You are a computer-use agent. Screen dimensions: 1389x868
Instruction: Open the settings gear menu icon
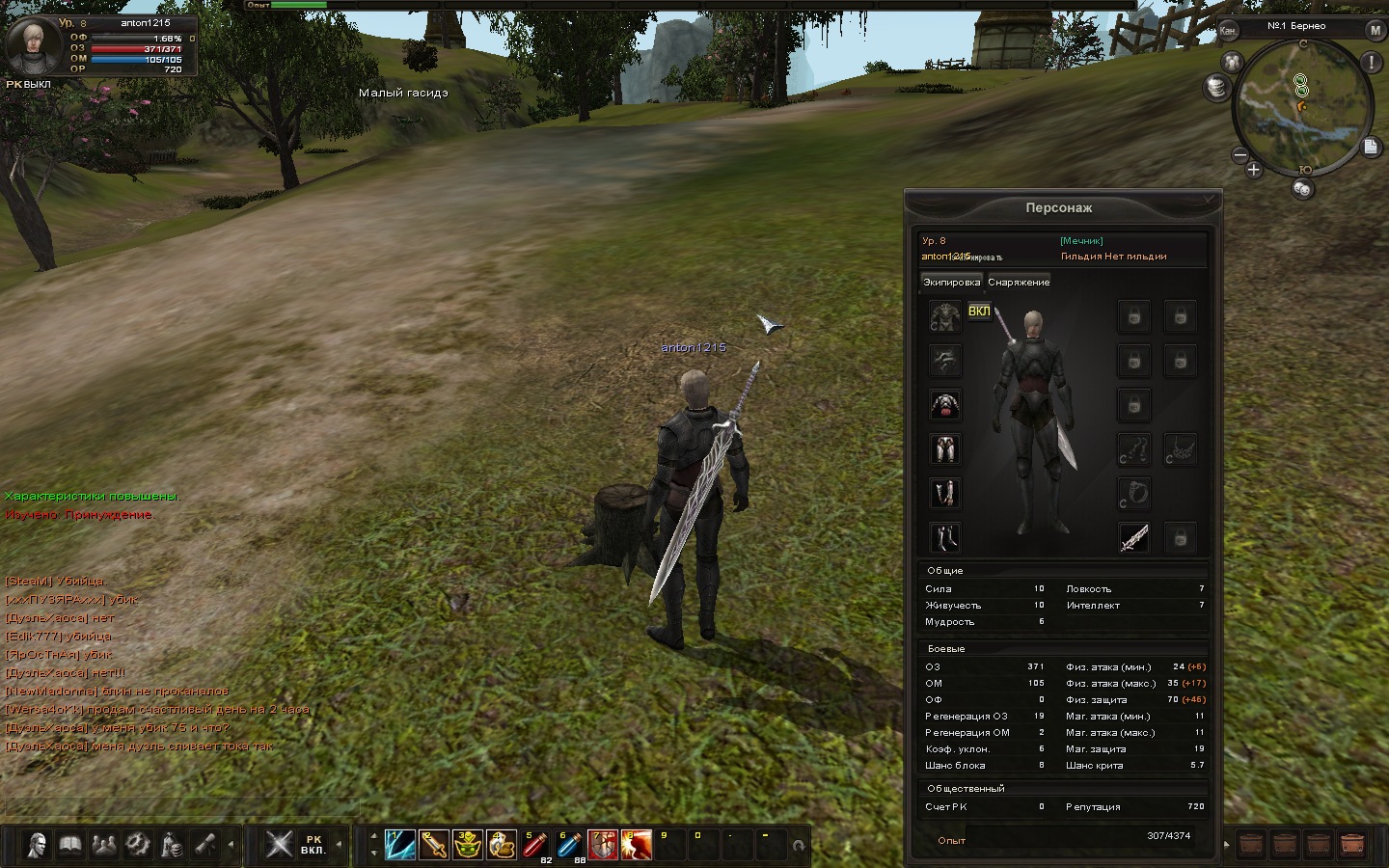(x=138, y=845)
